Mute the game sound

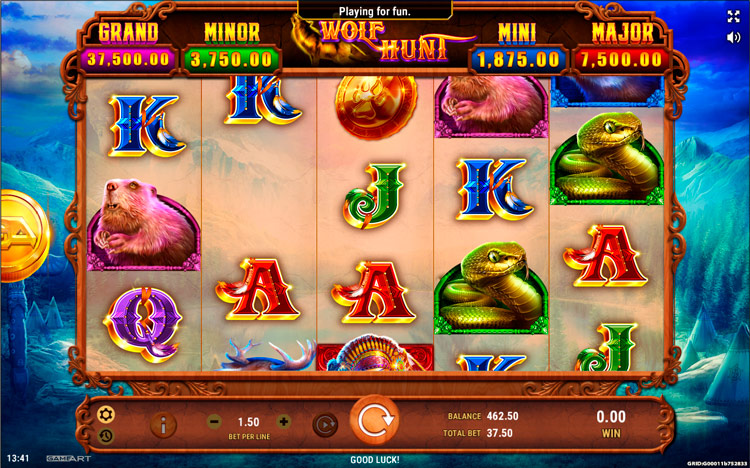point(734,39)
